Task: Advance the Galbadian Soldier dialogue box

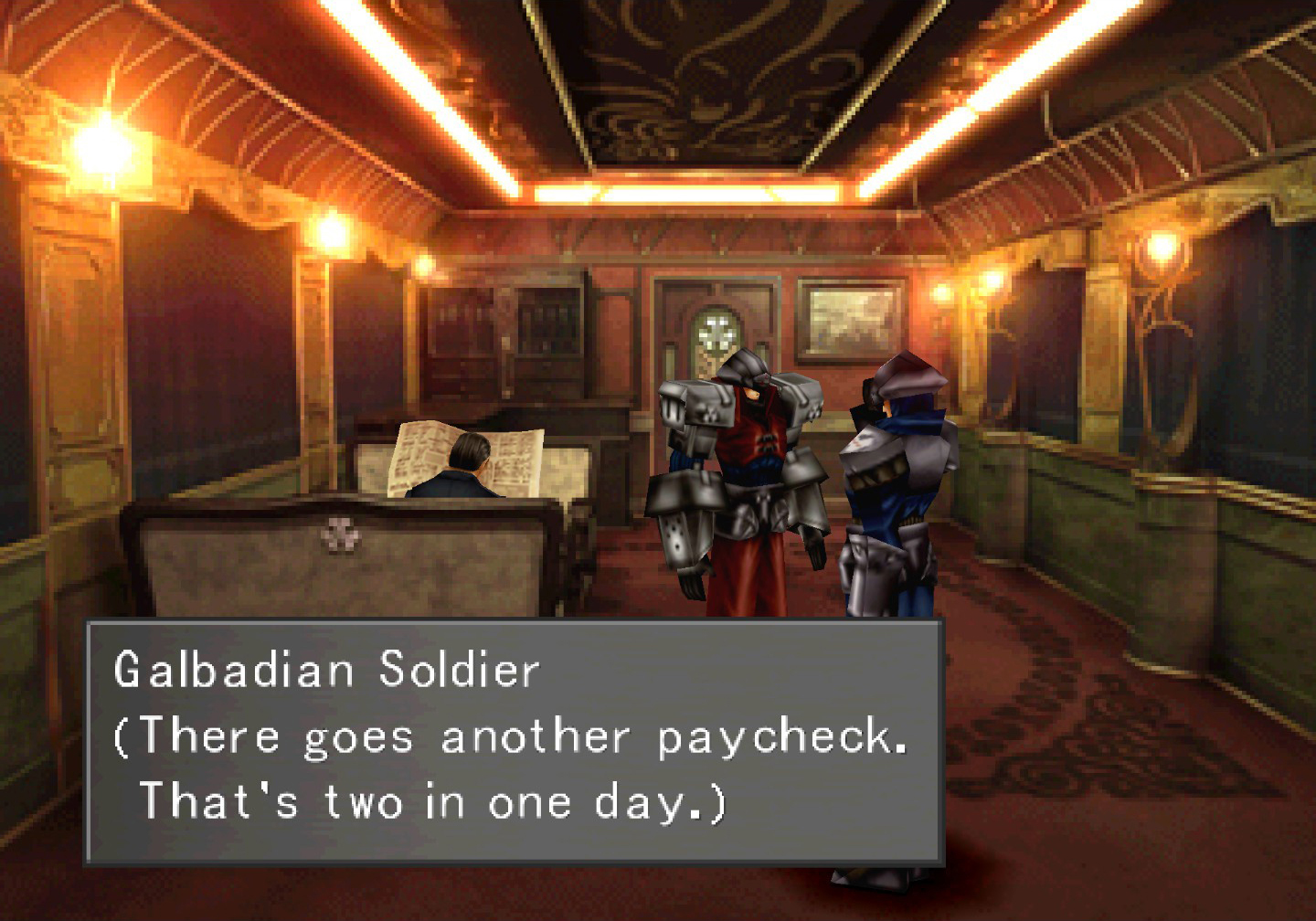Action: coord(514,740)
